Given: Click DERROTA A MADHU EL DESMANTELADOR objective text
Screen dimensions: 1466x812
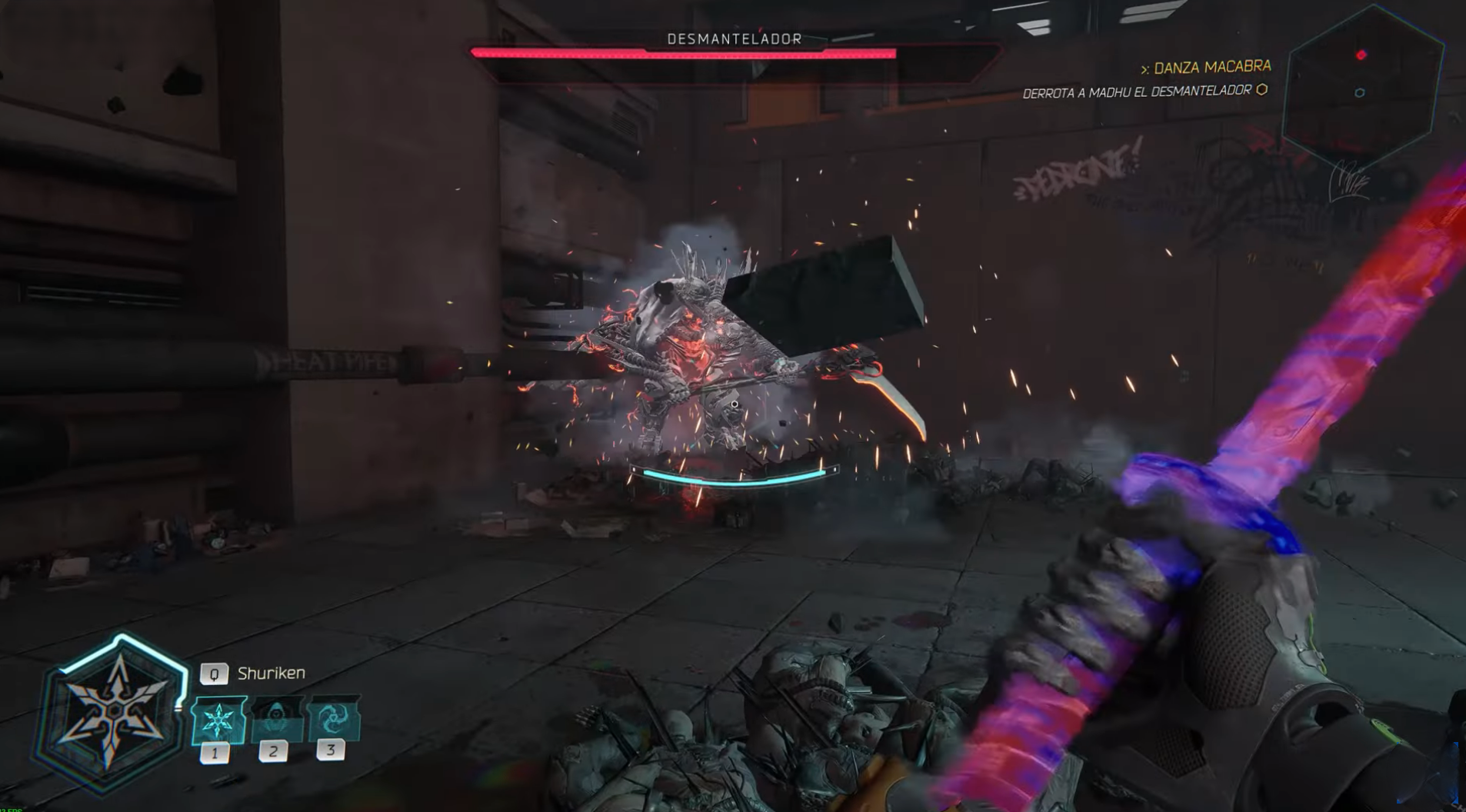Looking at the screenshot, I should (1137, 91).
